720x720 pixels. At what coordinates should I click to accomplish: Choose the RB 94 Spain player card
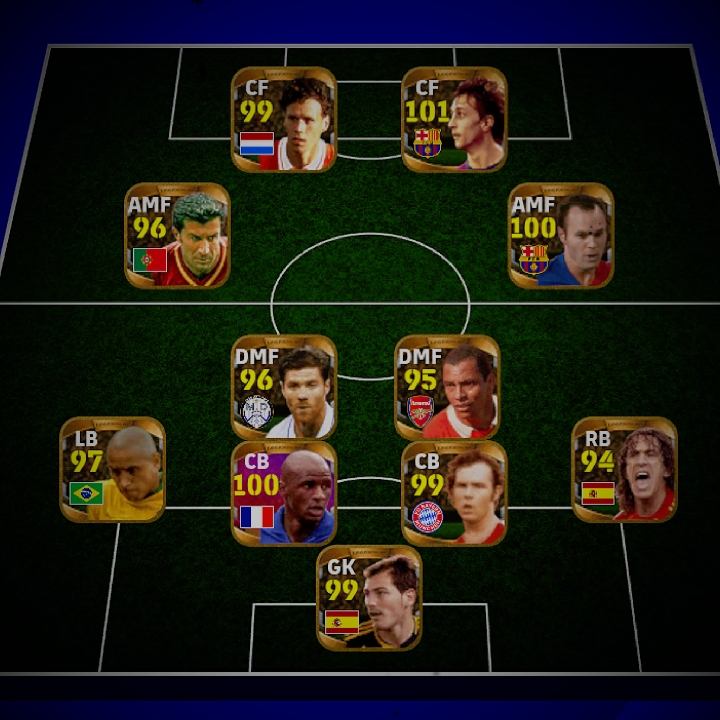624,470
